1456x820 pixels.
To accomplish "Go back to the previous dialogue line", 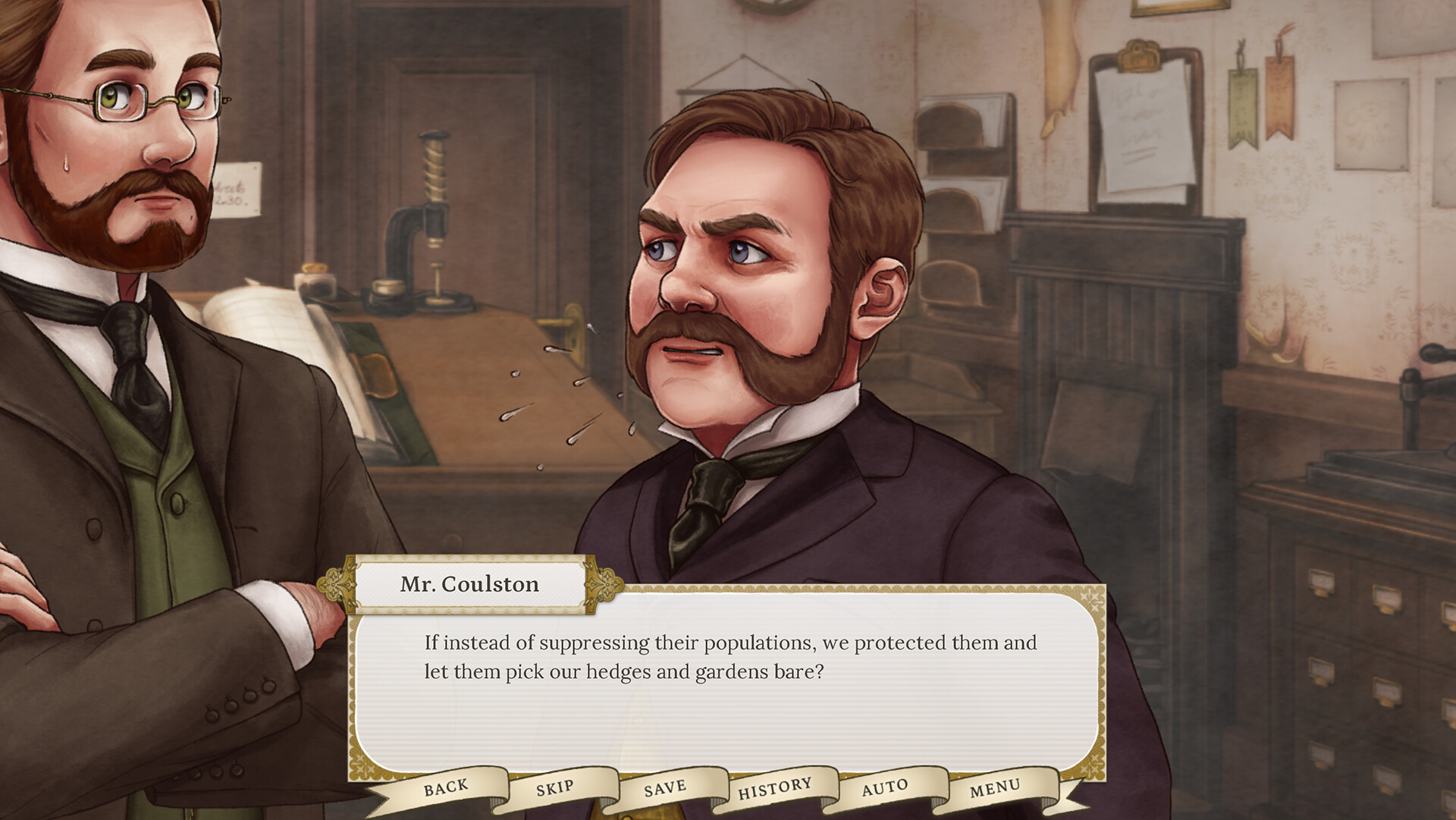I will (447, 787).
